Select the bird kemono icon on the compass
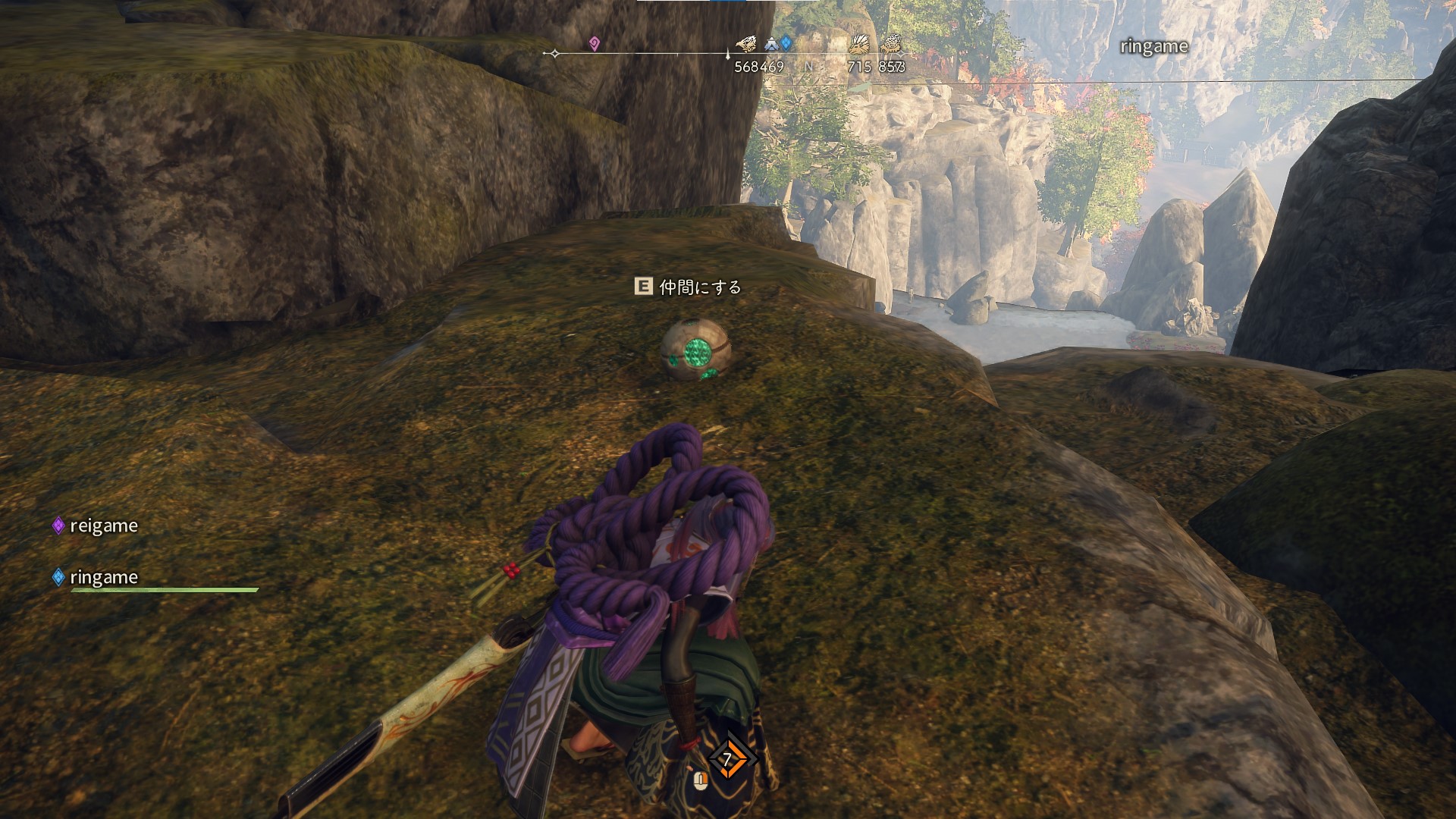The image size is (1456, 819). pos(746,44)
